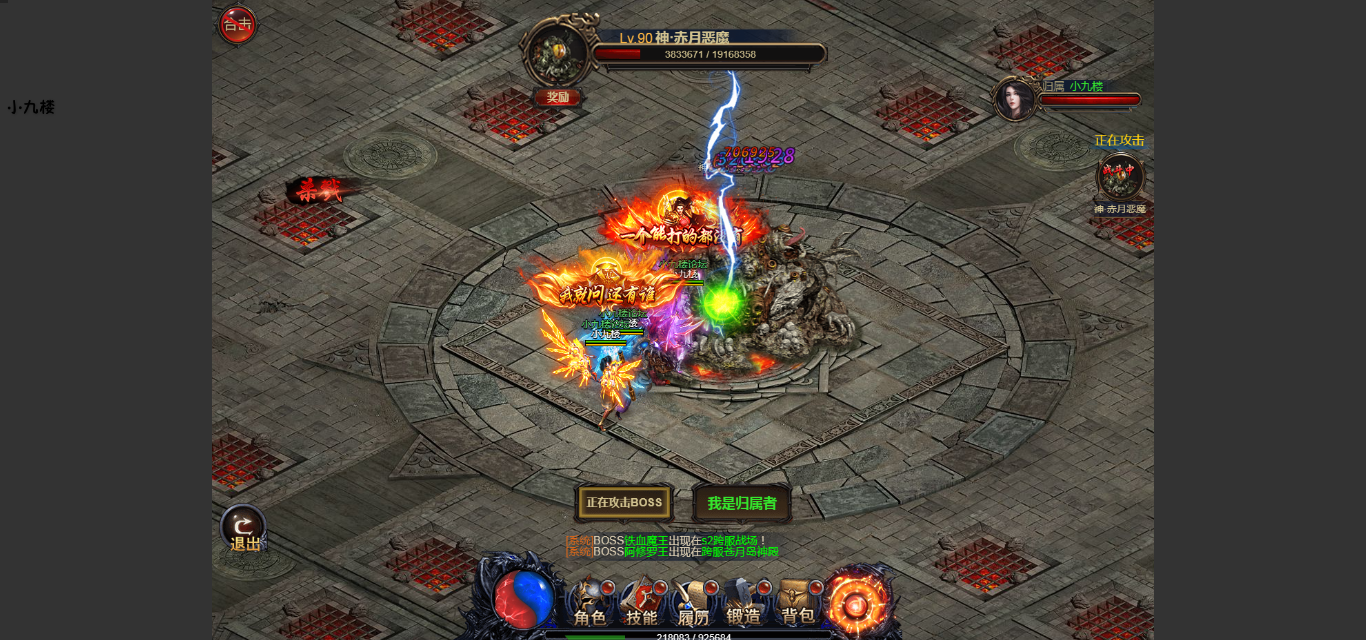The image size is (1366, 640).
Task: Open the 角色 character panel
Action: point(589,605)
